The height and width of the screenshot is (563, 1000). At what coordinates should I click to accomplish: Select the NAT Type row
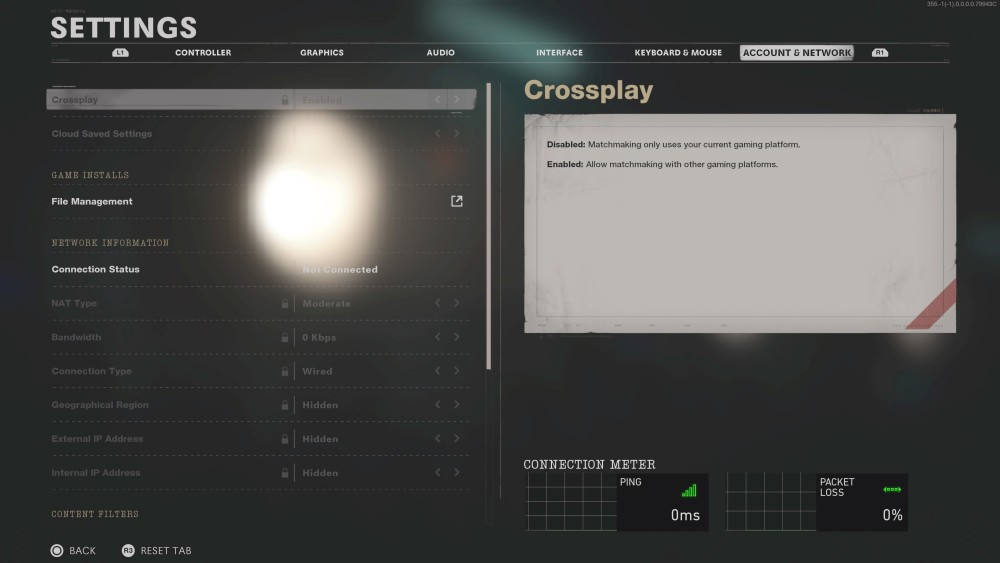(x=75, y=304)
